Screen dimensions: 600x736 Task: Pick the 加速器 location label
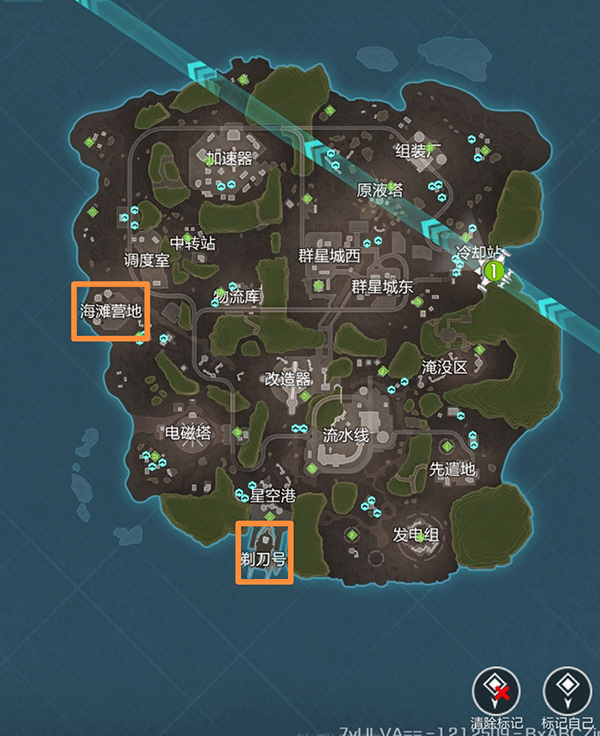point(230,158)
